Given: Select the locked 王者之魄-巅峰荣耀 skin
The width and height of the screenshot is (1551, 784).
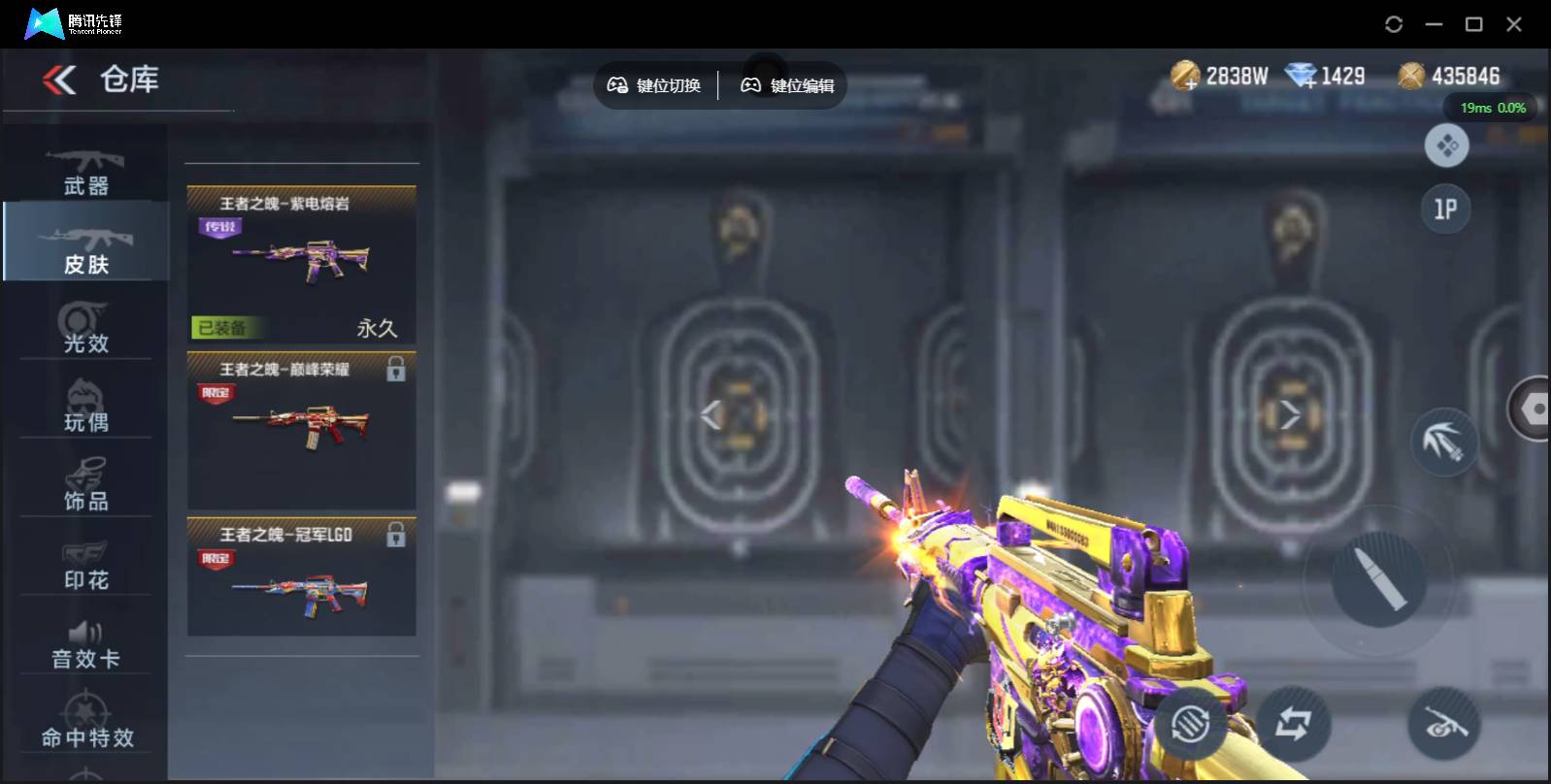Looking at the screenshot, I should 301,430.
